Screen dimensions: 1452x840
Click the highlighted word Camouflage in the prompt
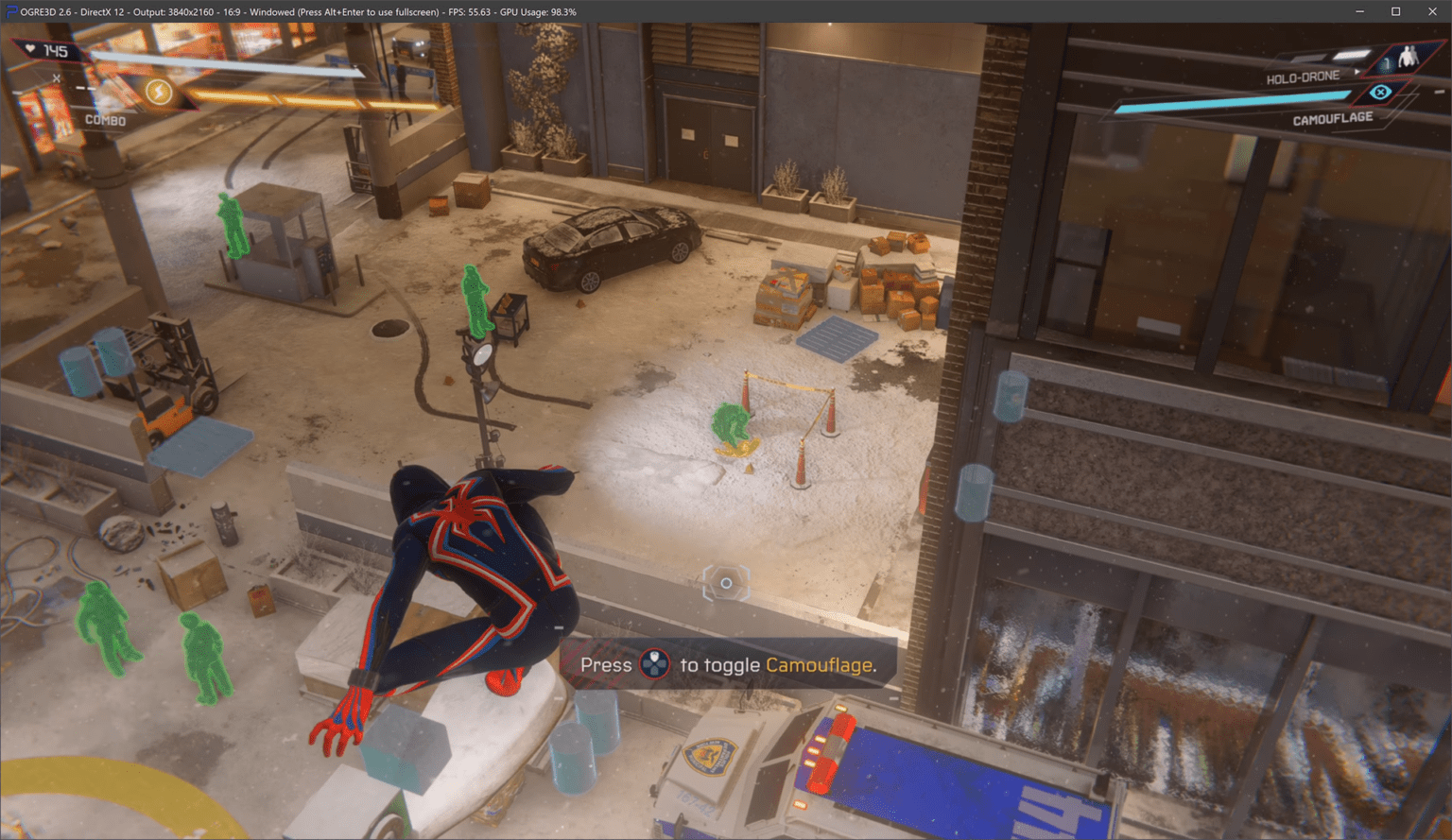pos(821,665)
